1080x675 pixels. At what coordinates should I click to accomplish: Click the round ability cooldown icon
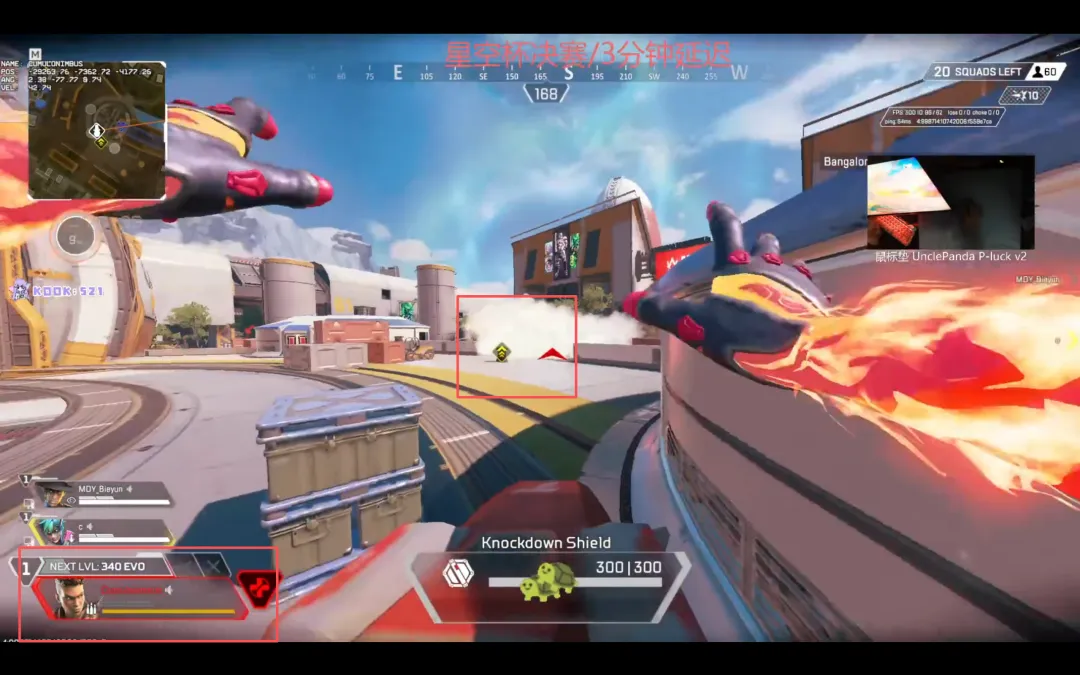pyautogui.click(x=76, y=238)
